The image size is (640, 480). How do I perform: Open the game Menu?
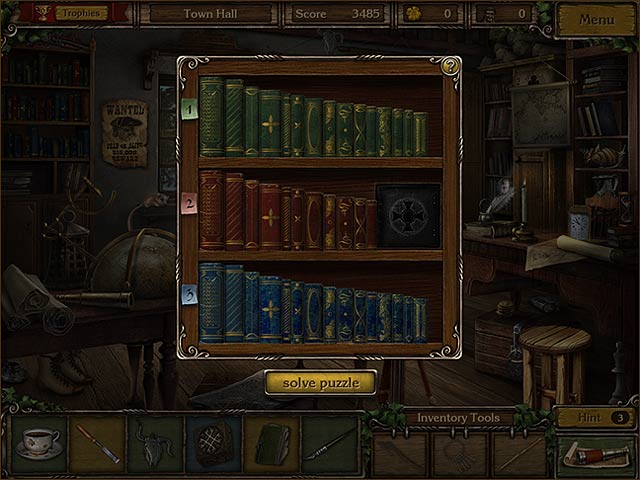coord(596,20)
